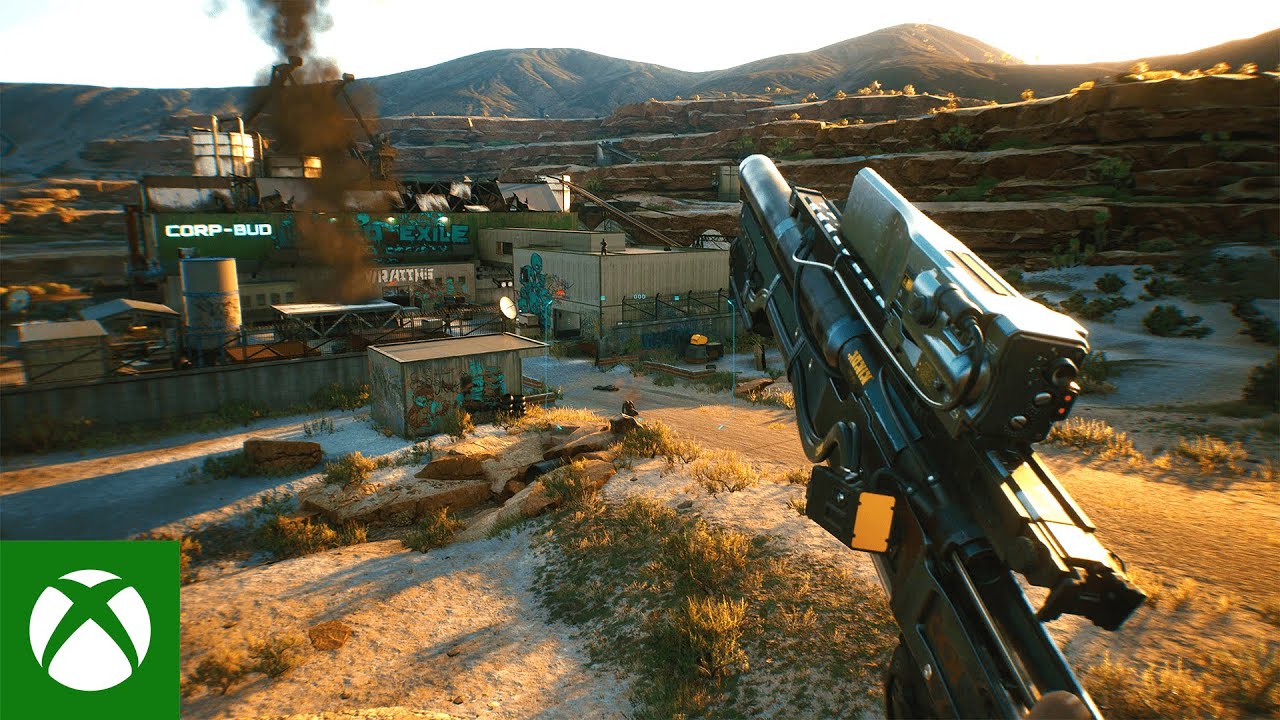The width and height of the screenshot is (1280, 720).
Task: Click the green Xbox logo badge
Action: [x=90, y=630]
